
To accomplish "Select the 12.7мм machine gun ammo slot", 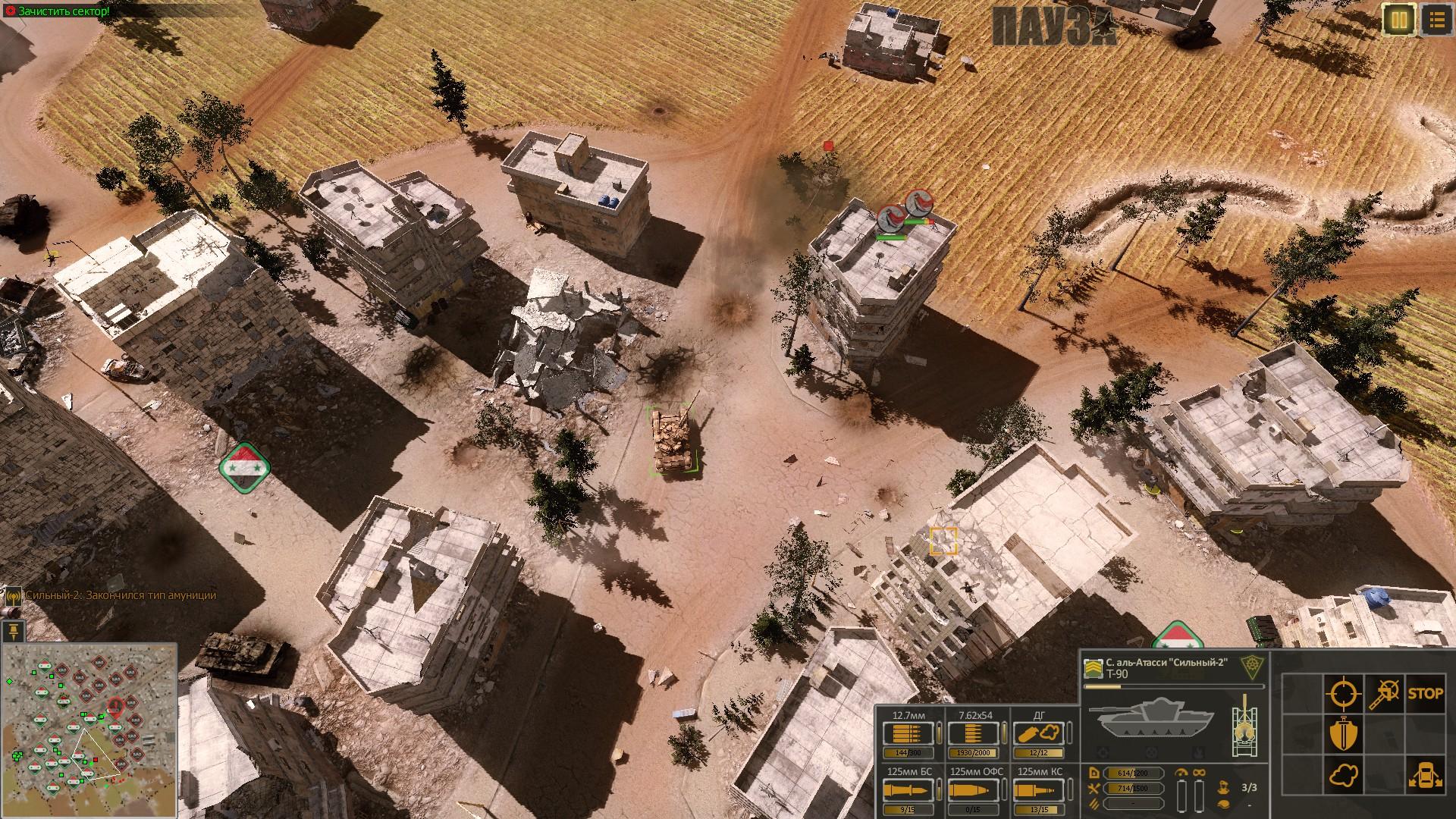I will coord(908,733).
